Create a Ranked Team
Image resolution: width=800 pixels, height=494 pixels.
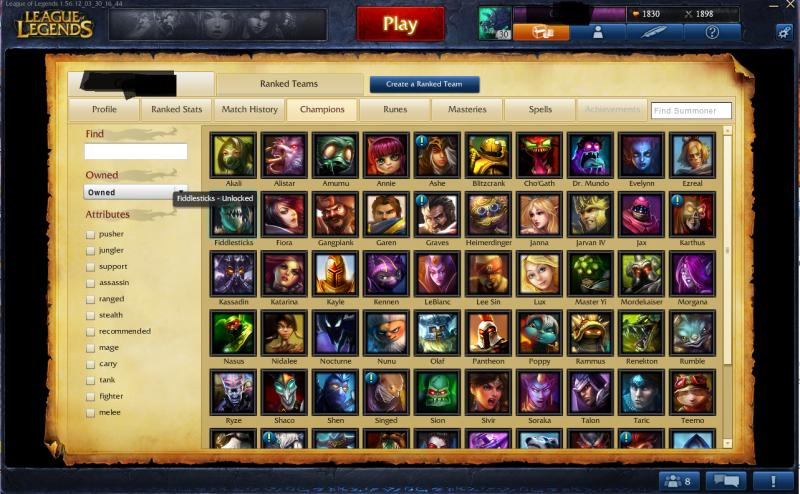(x=424, y=84)
